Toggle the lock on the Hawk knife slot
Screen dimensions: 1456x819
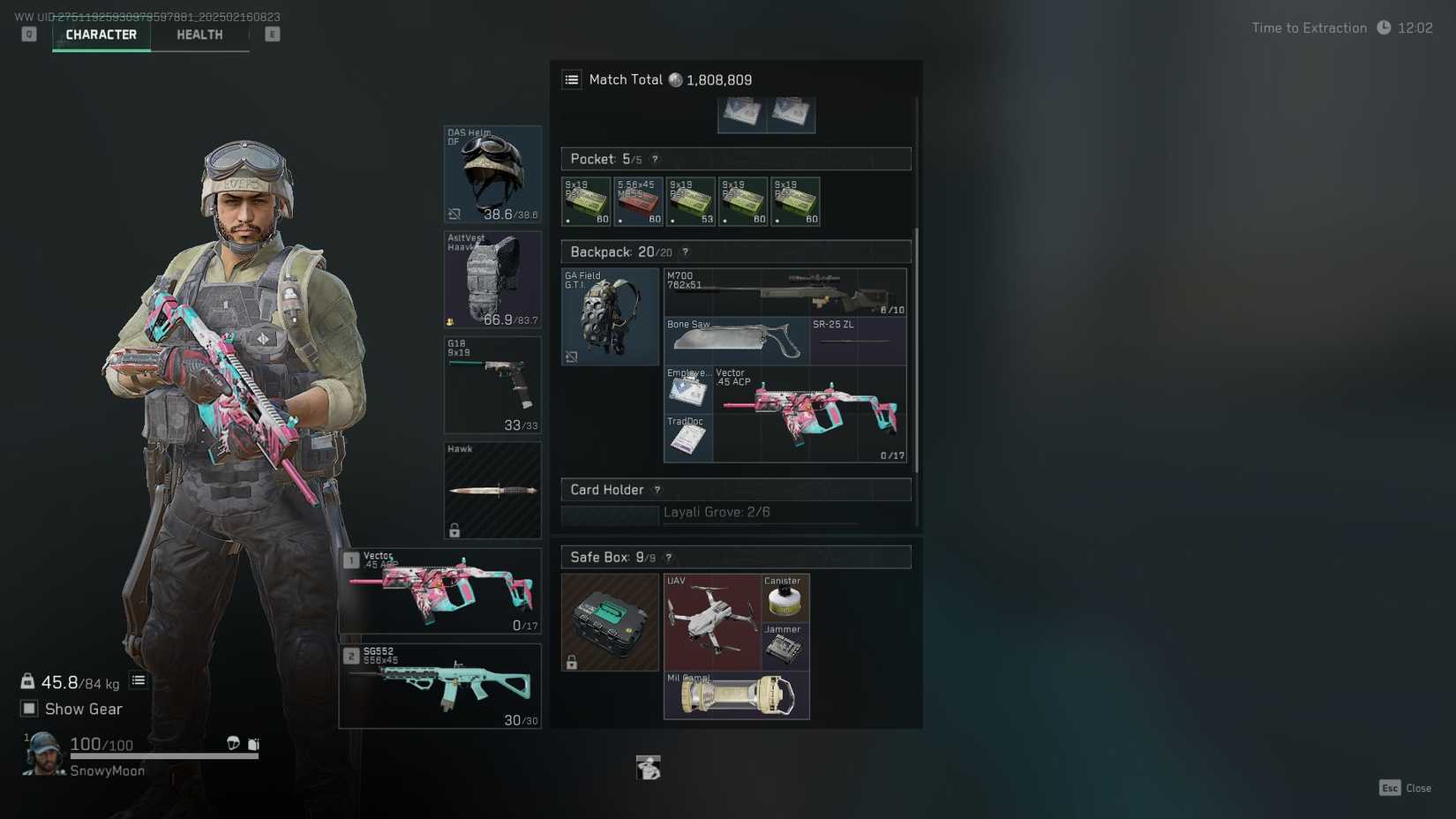(x=456, y=530)
